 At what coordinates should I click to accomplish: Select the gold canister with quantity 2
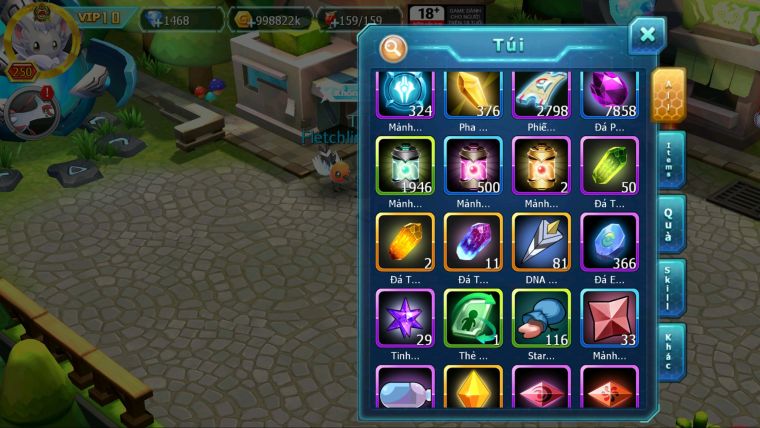541,165
